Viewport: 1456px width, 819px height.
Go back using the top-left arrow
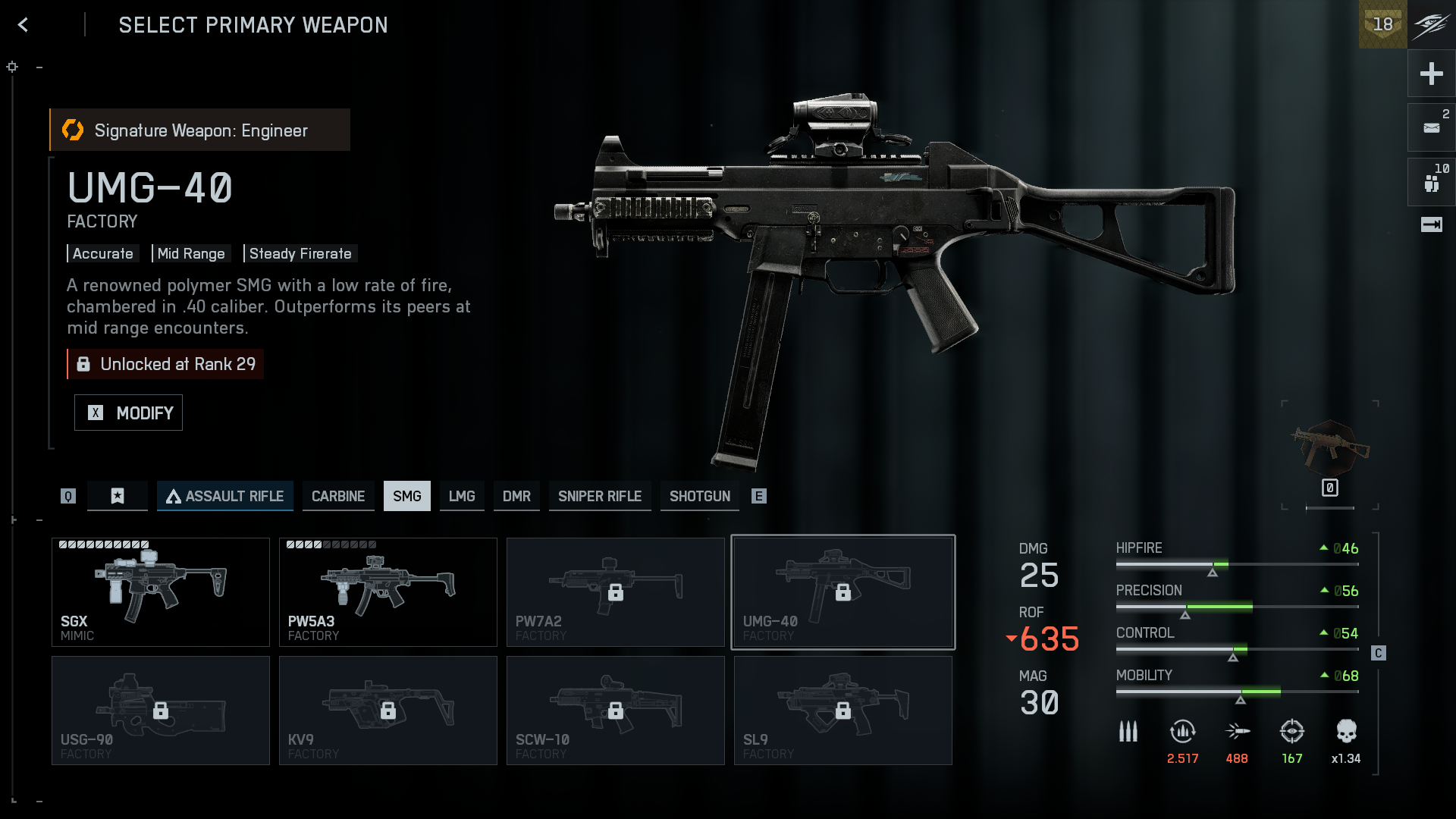pos(24,25)
